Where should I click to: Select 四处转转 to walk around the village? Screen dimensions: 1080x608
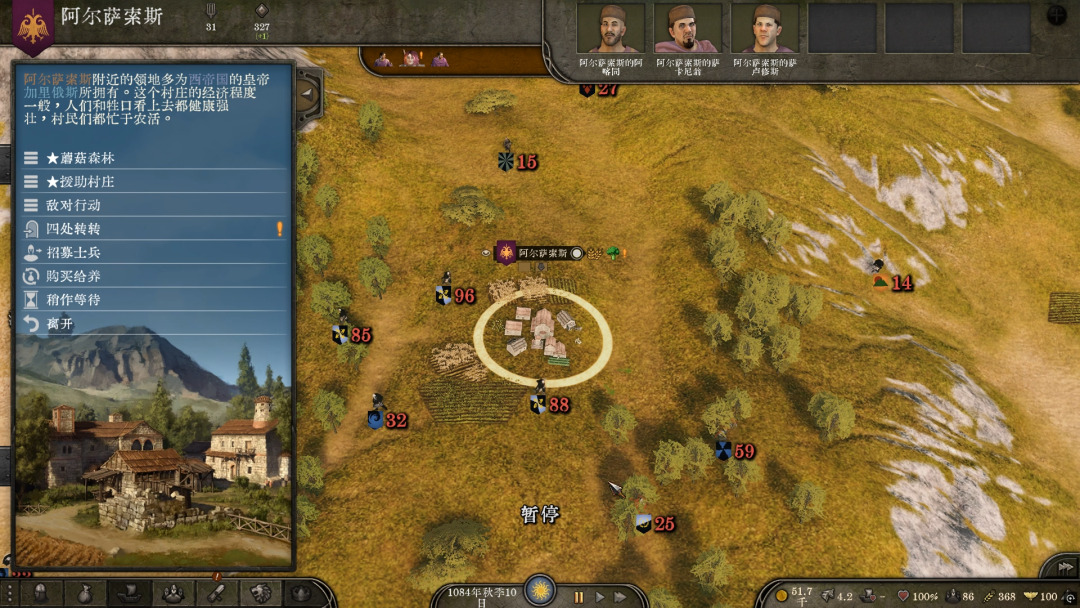(74, 229)
